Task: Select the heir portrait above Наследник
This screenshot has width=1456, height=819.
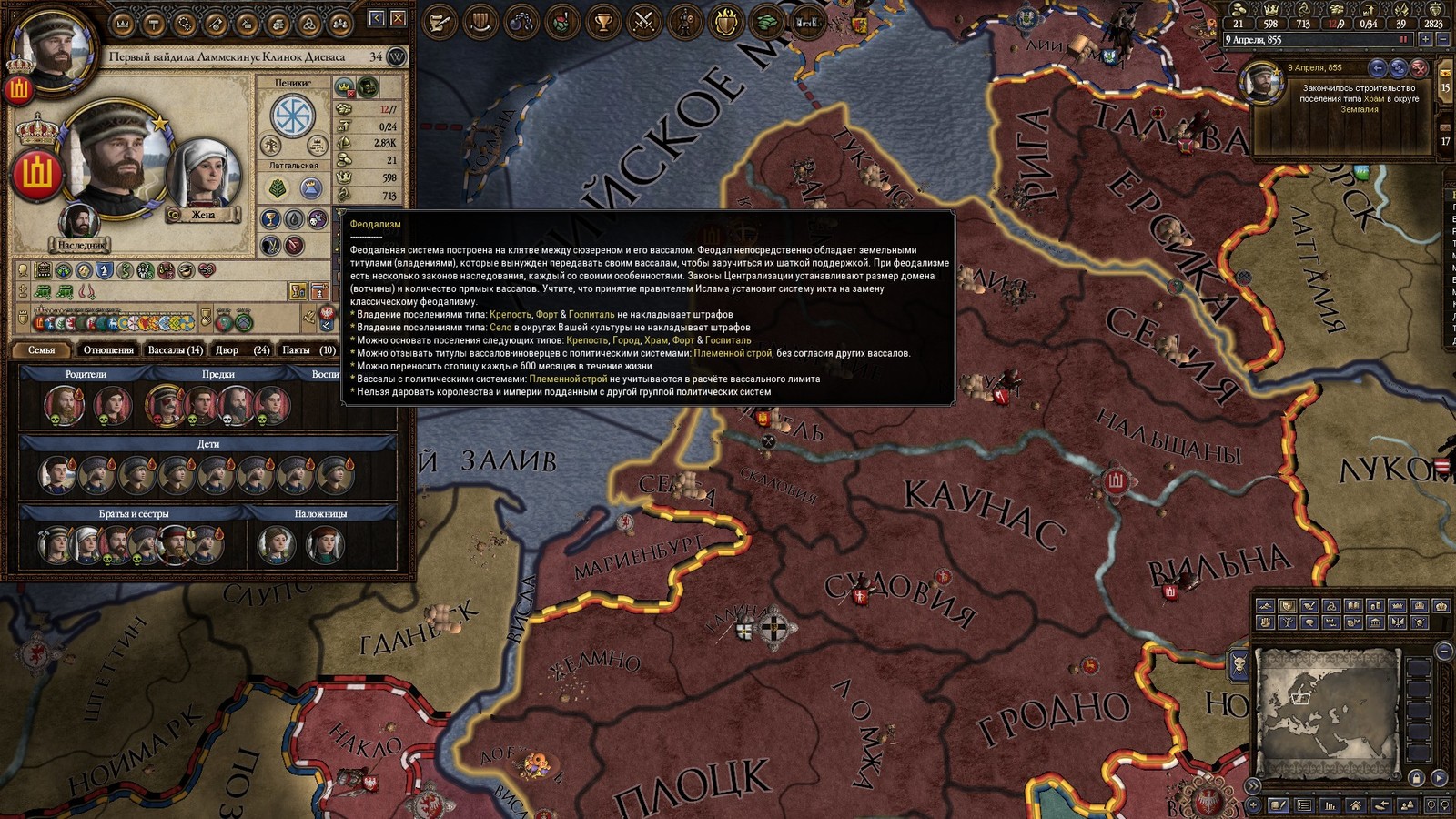Action: 79,223
